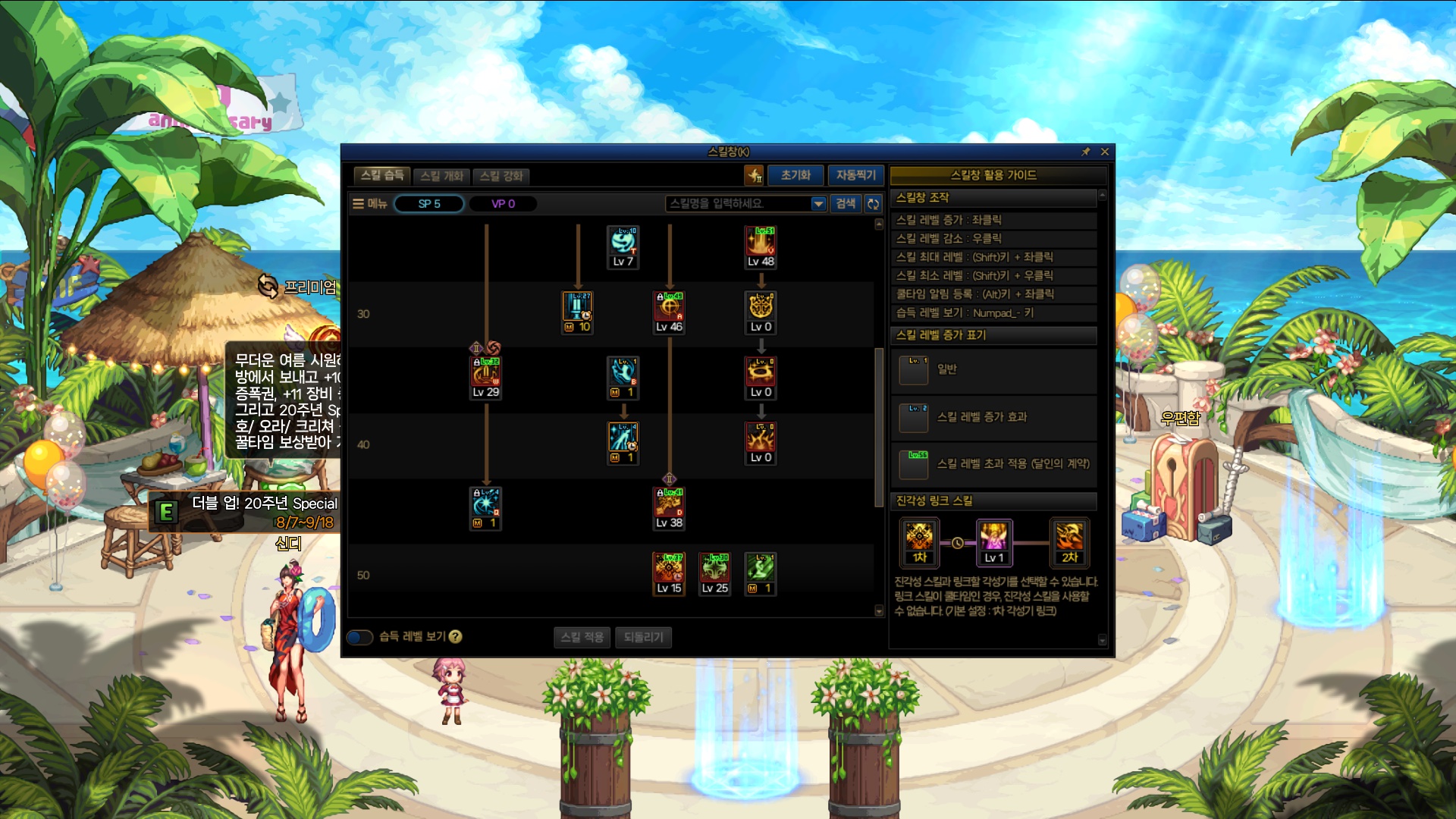The width and height of the screenshot is (1456, 819).
Task: Click the Lv 29 skill icon
Action: pyautogui.click(x=486, y=372)
